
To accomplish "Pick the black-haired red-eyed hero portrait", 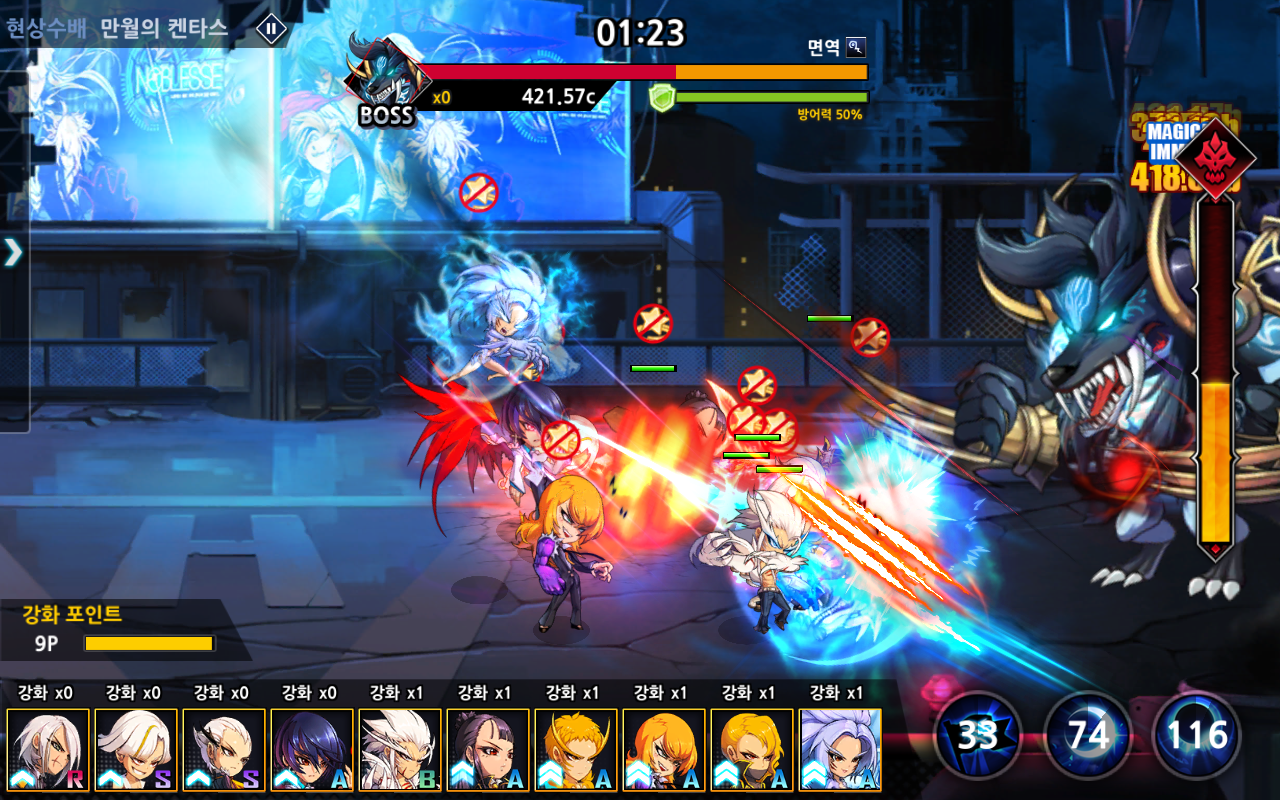I will coord(488,750).
